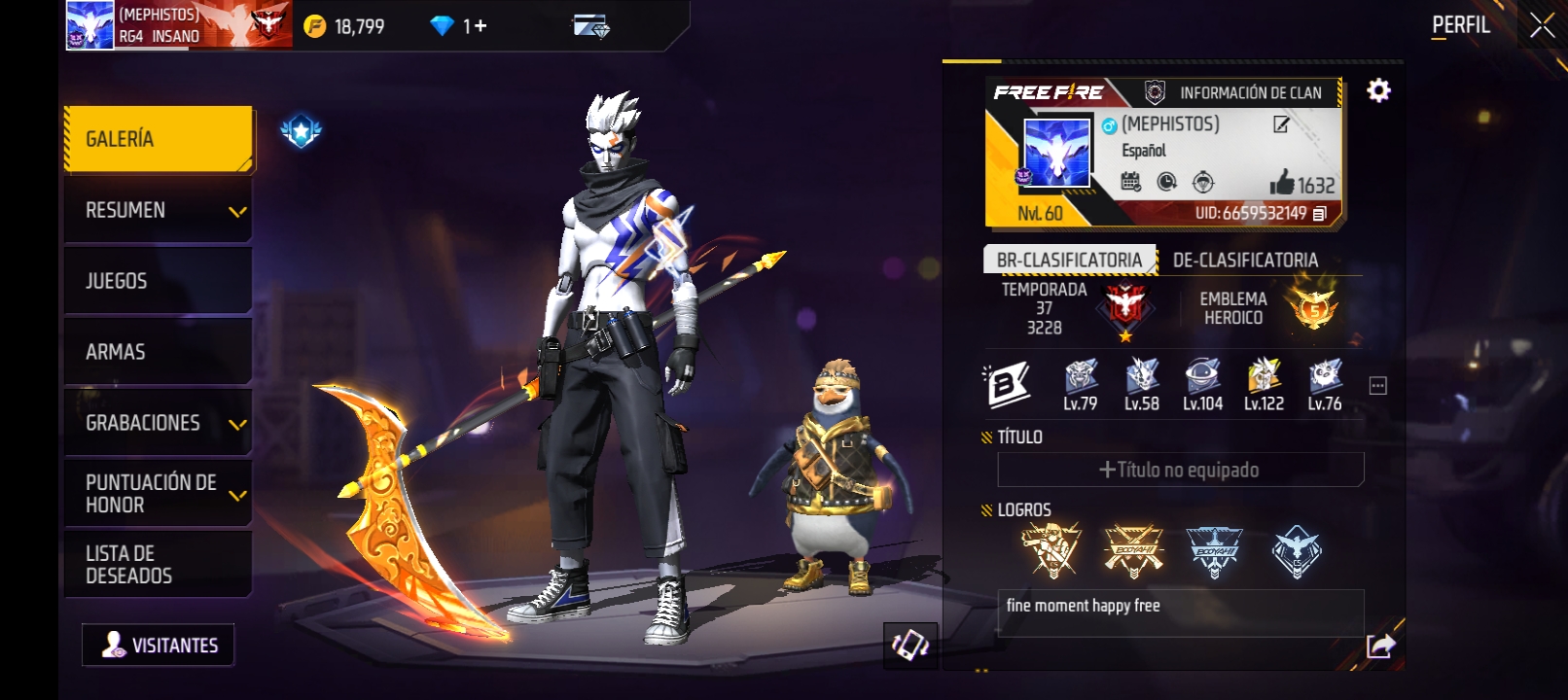
Task: Open the Visitantes list
Action: (159, 646)
